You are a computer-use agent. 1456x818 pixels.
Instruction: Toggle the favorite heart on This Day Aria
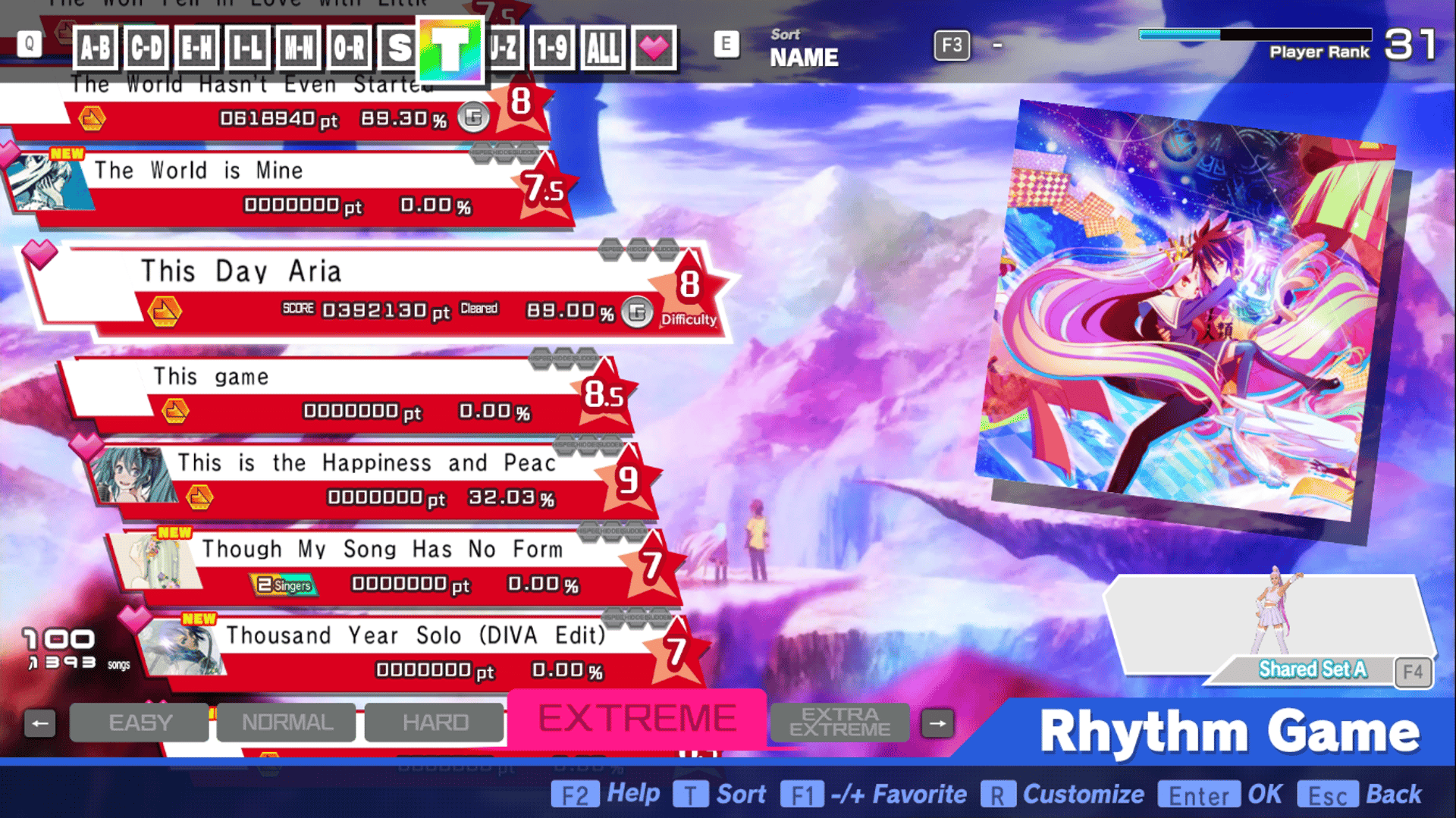(39, 253)
